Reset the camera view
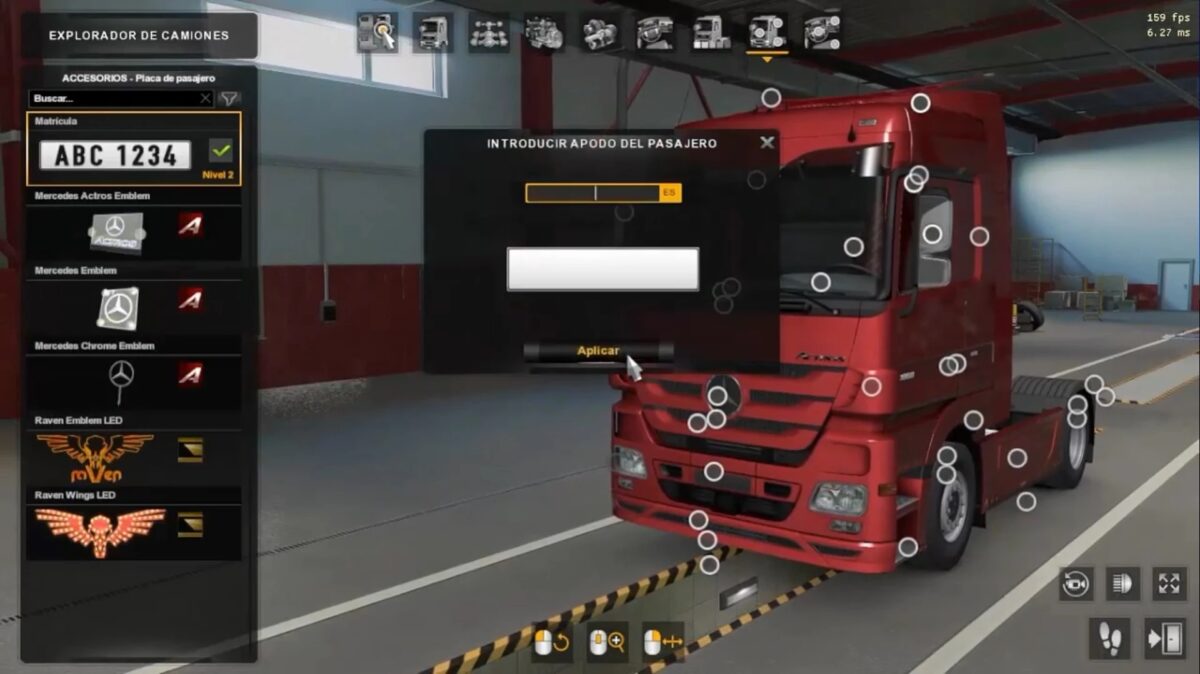The height and width of the screenshot is (674, 1200). coord(1076,584)
